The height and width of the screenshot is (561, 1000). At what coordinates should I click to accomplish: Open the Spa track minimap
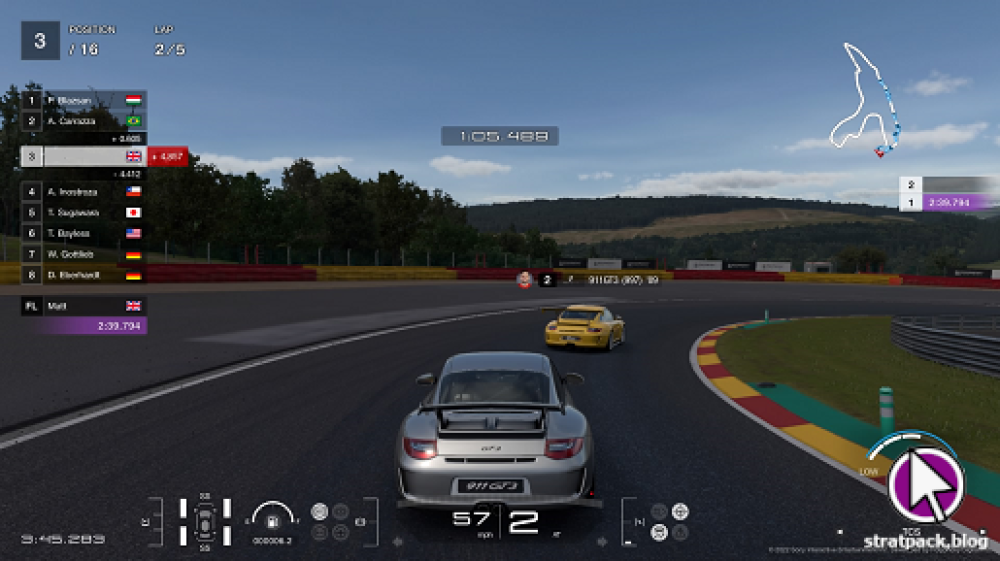click(868, 100)
